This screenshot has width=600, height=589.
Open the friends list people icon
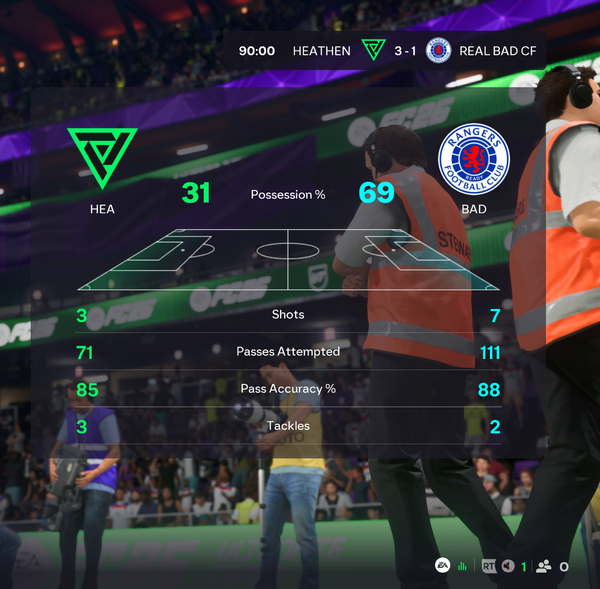coord(544,567)
